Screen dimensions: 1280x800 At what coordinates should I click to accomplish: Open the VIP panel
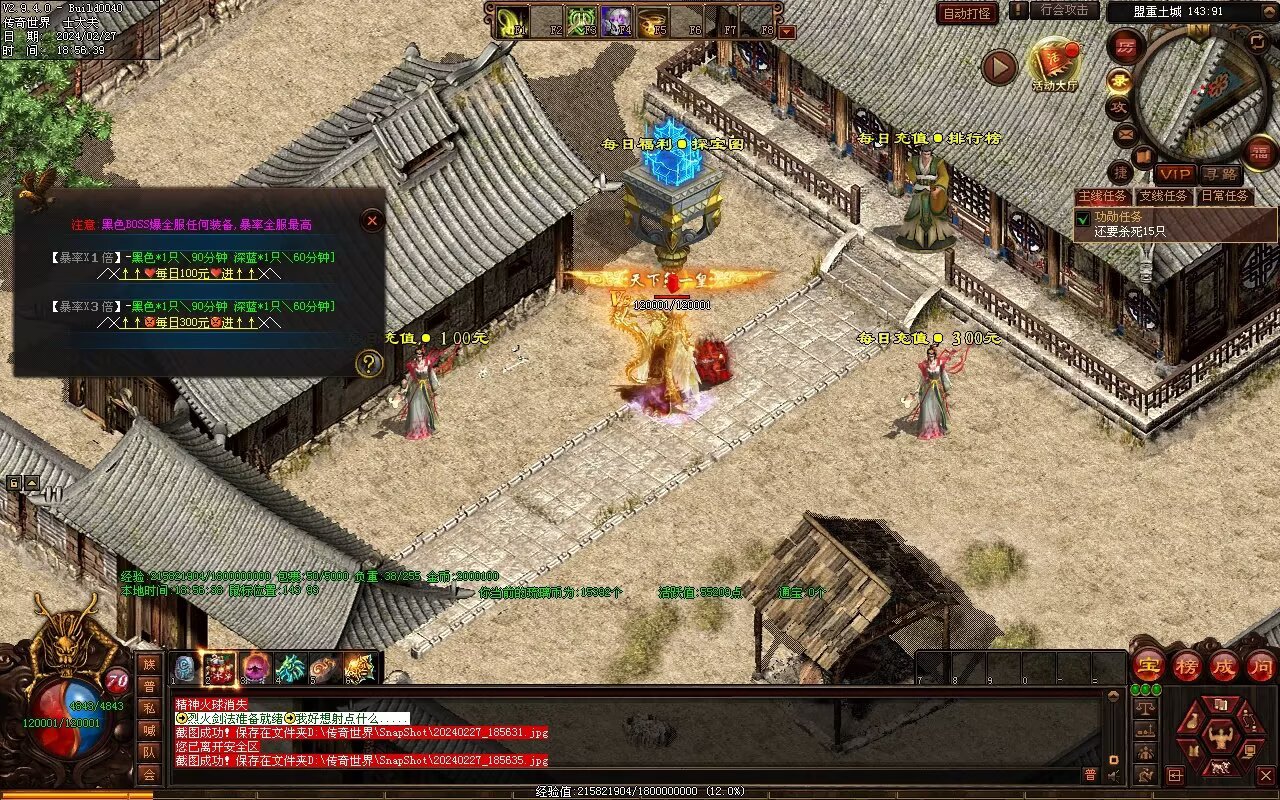click(x=1175, y=175)
